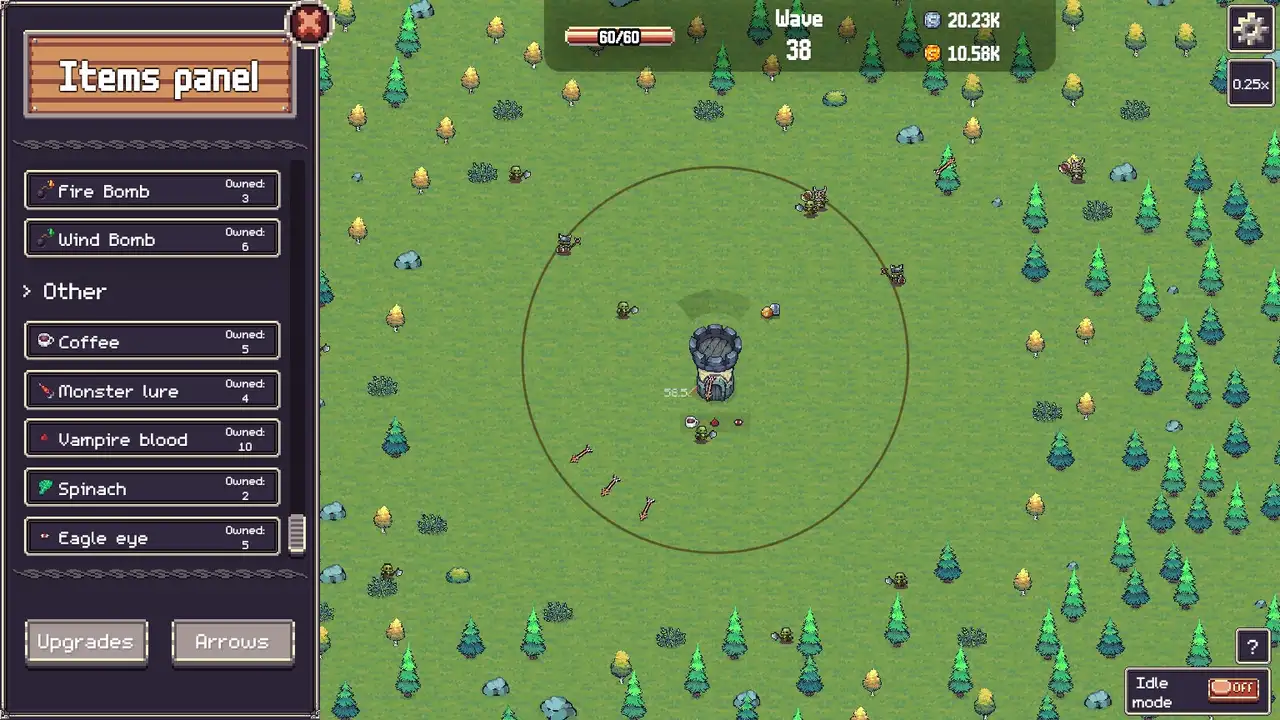Use the Coffee item
The image size is (1280, 720).
(x=152, y=341)
